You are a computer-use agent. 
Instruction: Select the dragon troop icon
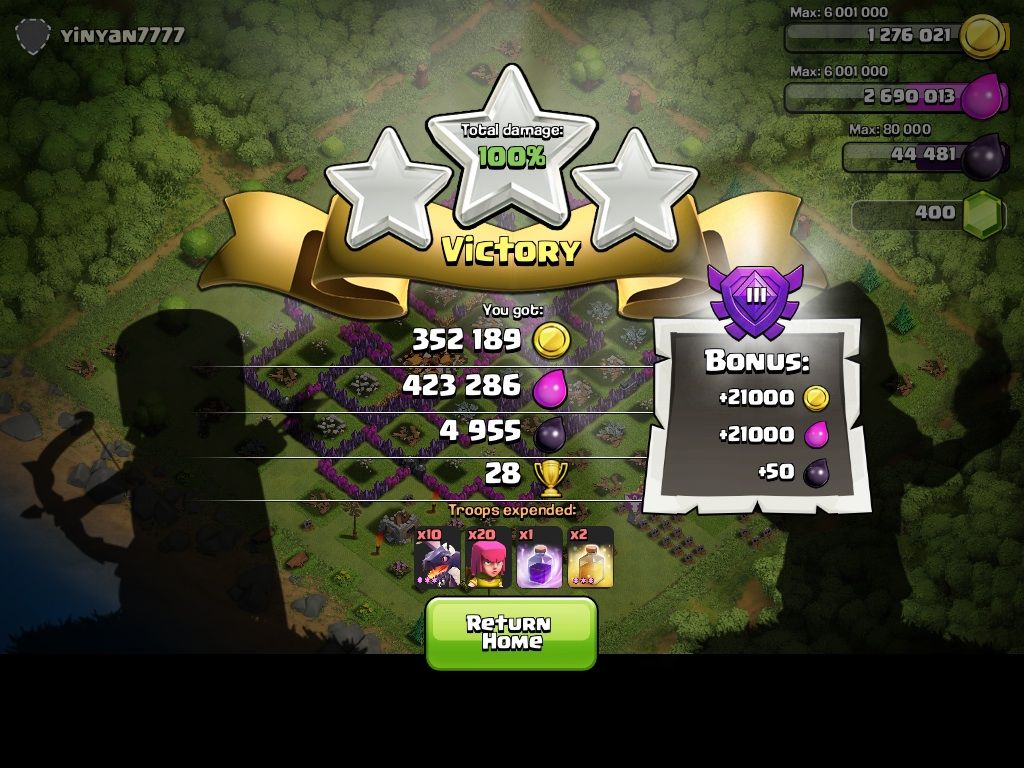click(x=437, y=557)
